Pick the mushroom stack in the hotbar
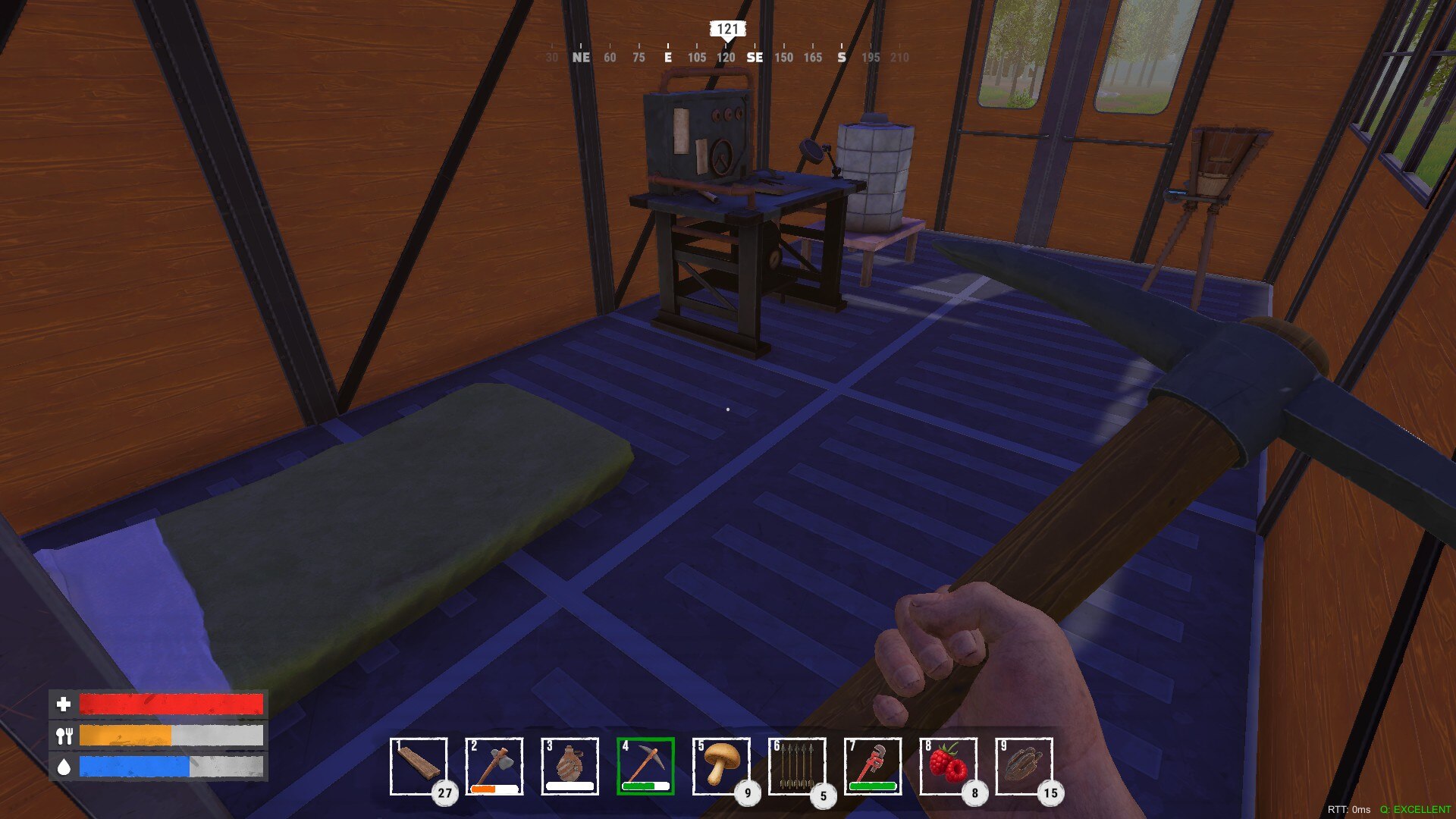The width and height of the screenshot is (1456, 819). point(721,766)
